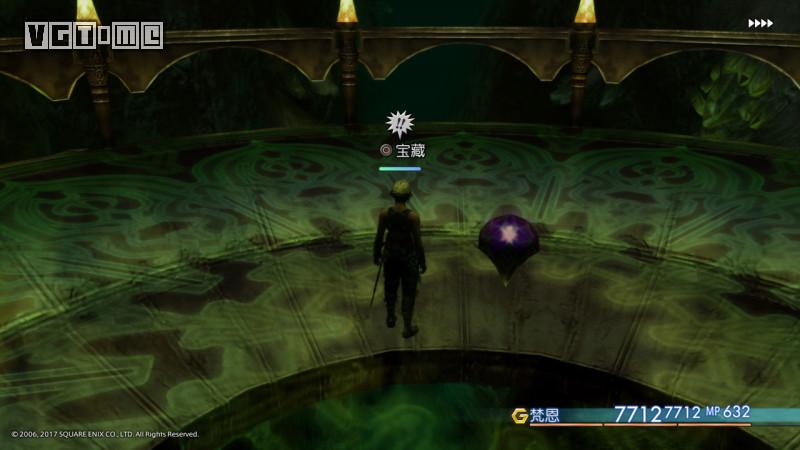800x450 pixels.
Task: Select party member 梵恩 in the status bar
Action: tap(545, 415)
